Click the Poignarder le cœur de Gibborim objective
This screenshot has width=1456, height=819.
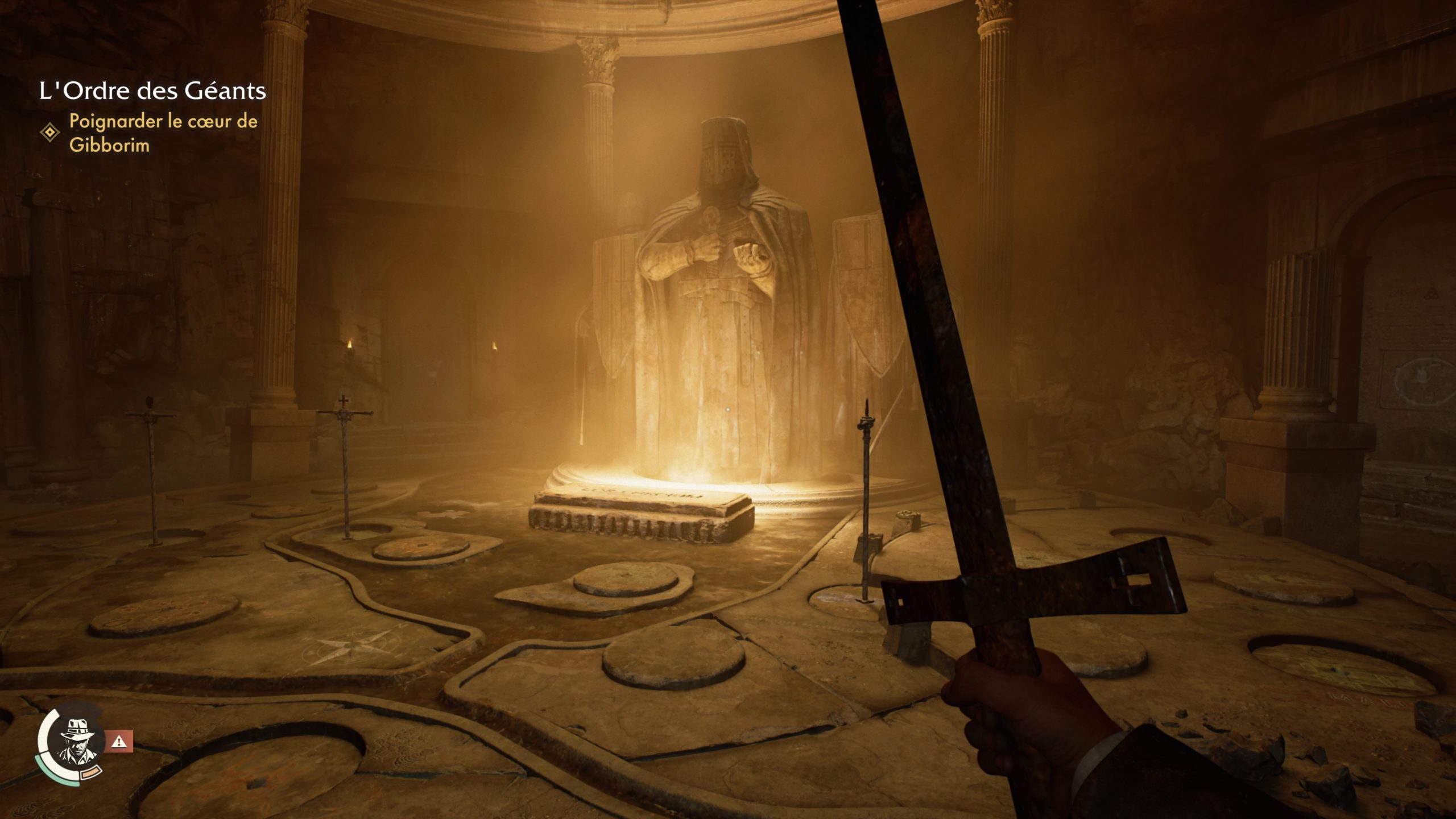pyautogui.click(x=163, y=133)
